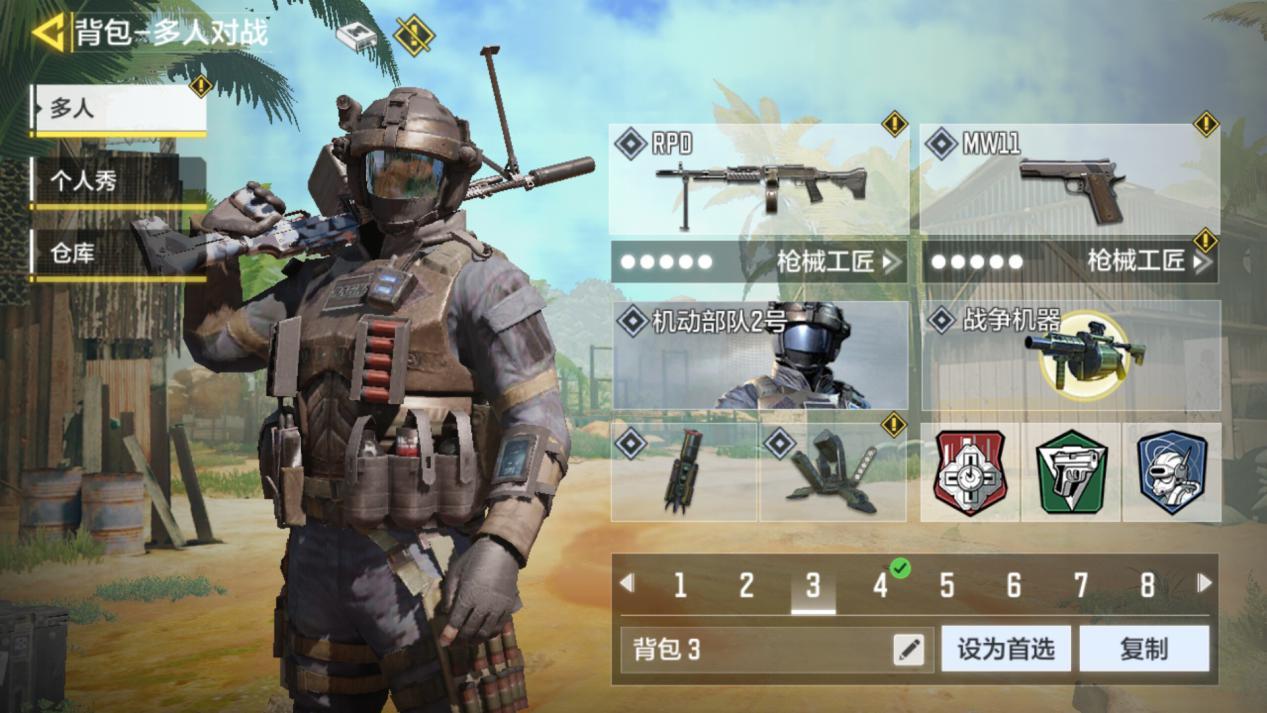Switch to loadout number 4
1267x713 pixels.
click(x=880, y=585)
